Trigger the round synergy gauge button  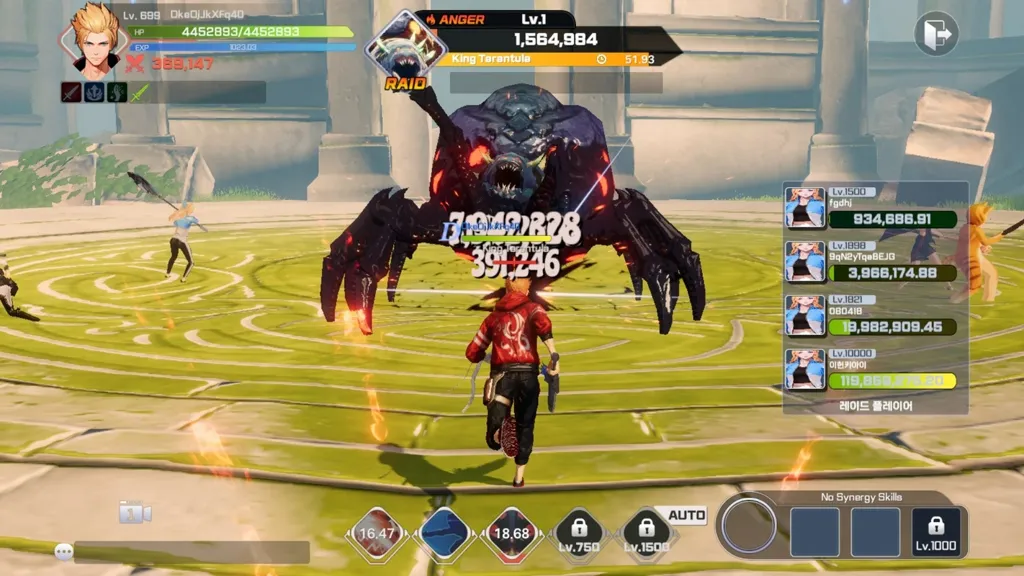pos(749,526)
